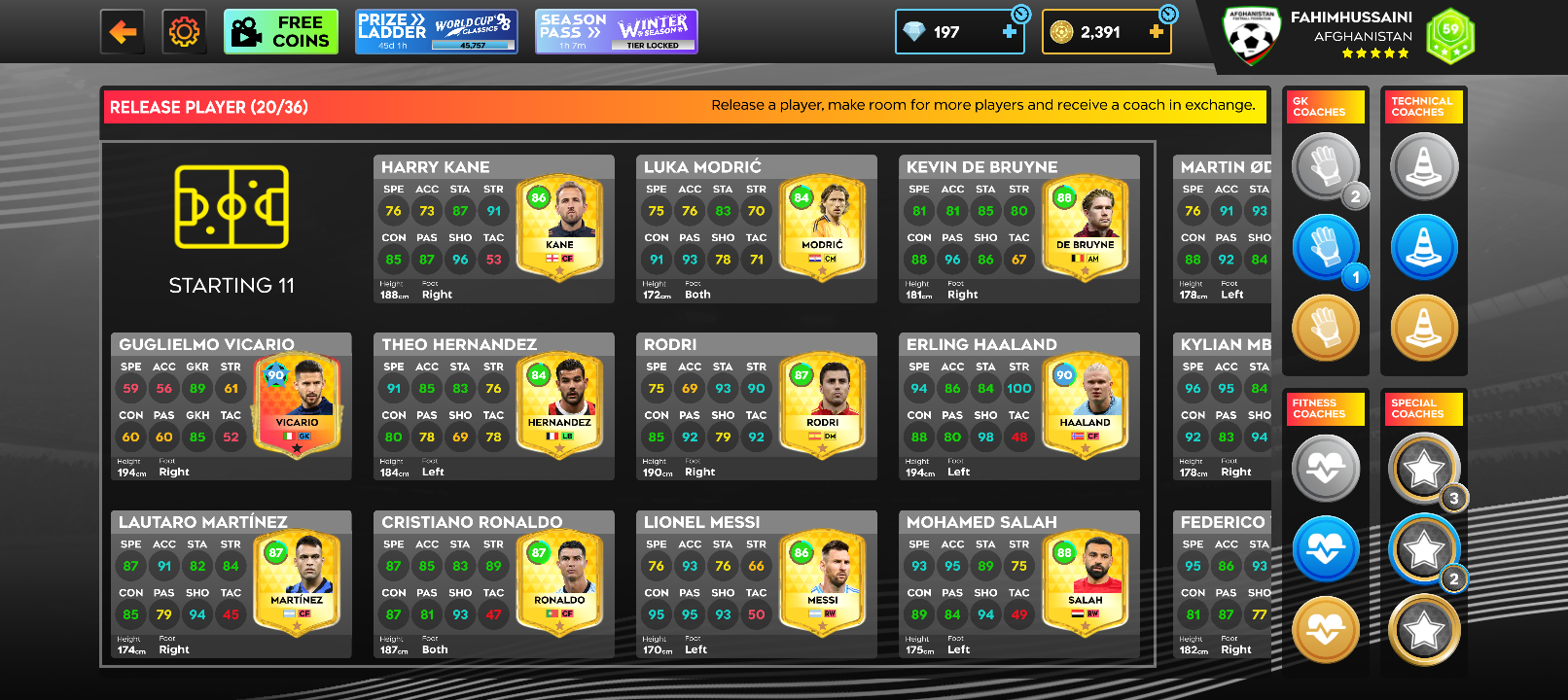1568x700 pixels.
Task: Tap the Free Coins video button
Action: click(281, 32)
